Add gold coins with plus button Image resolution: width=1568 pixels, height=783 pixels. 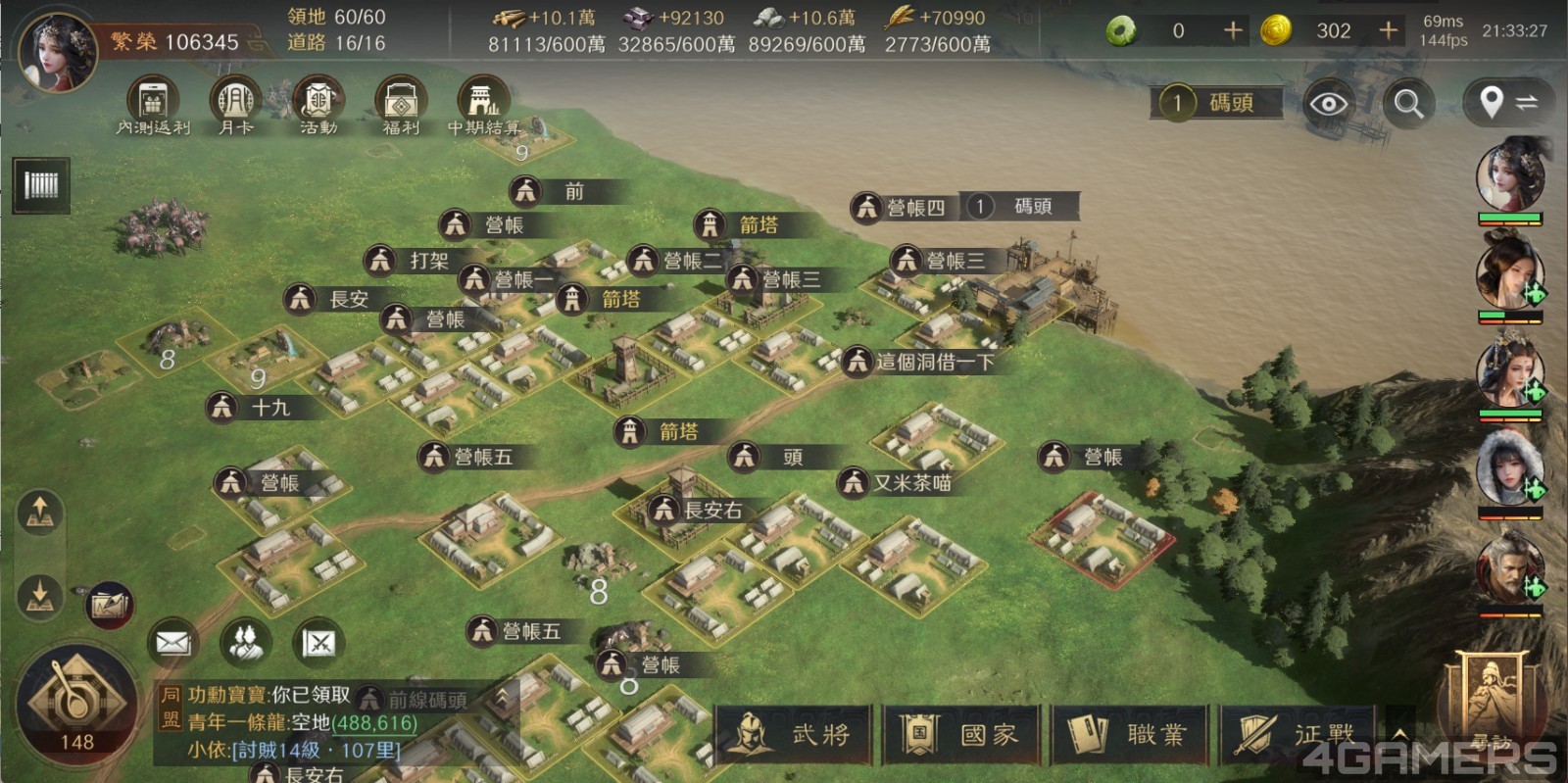[x=1388, y=30]
